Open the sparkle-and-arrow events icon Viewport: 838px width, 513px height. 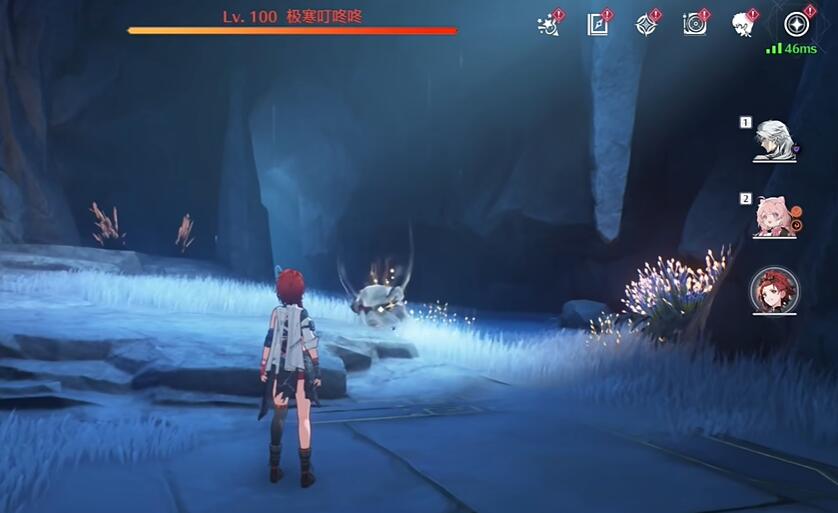tap(549, 24)
